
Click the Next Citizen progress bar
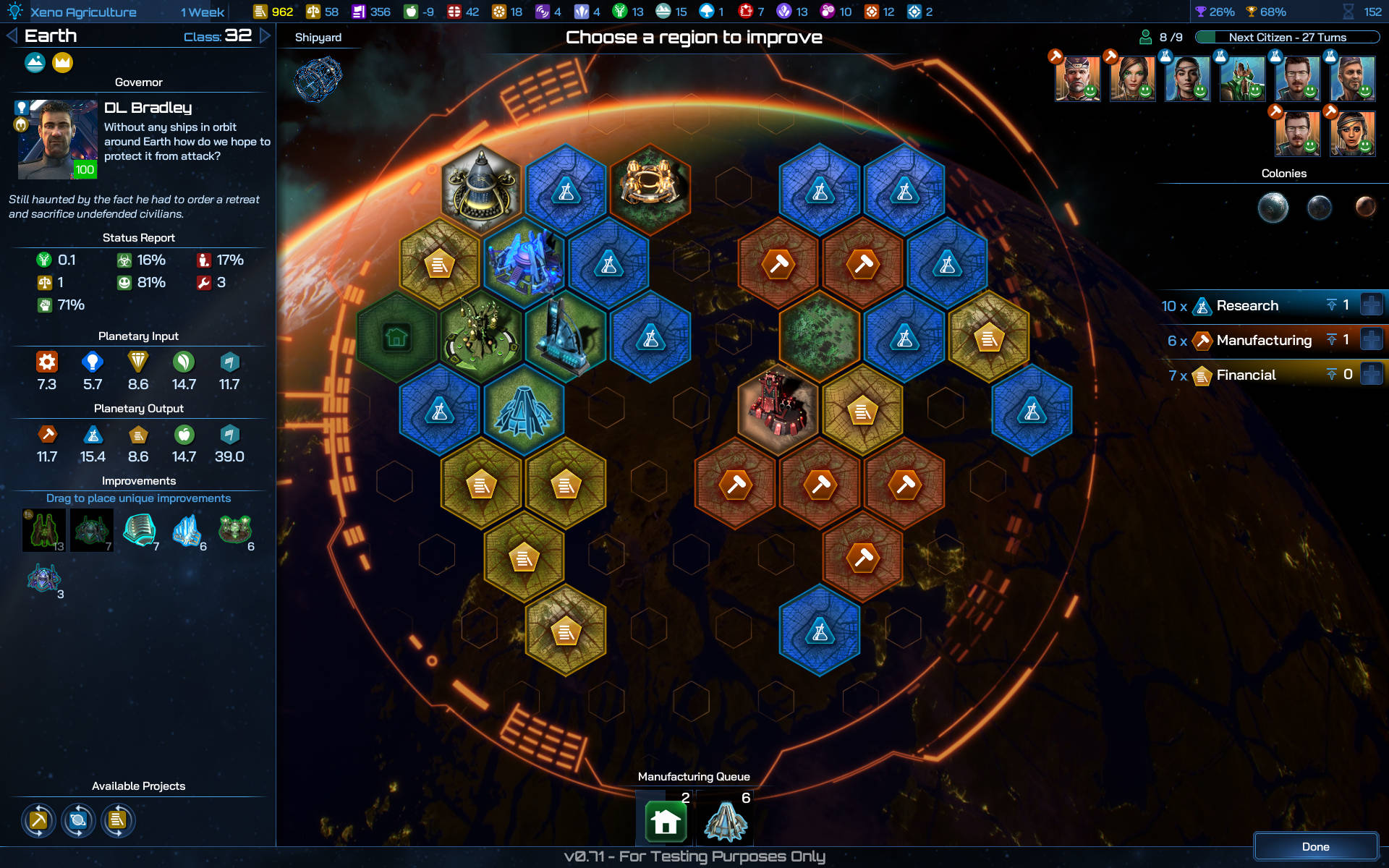[x=1289, y=37]
